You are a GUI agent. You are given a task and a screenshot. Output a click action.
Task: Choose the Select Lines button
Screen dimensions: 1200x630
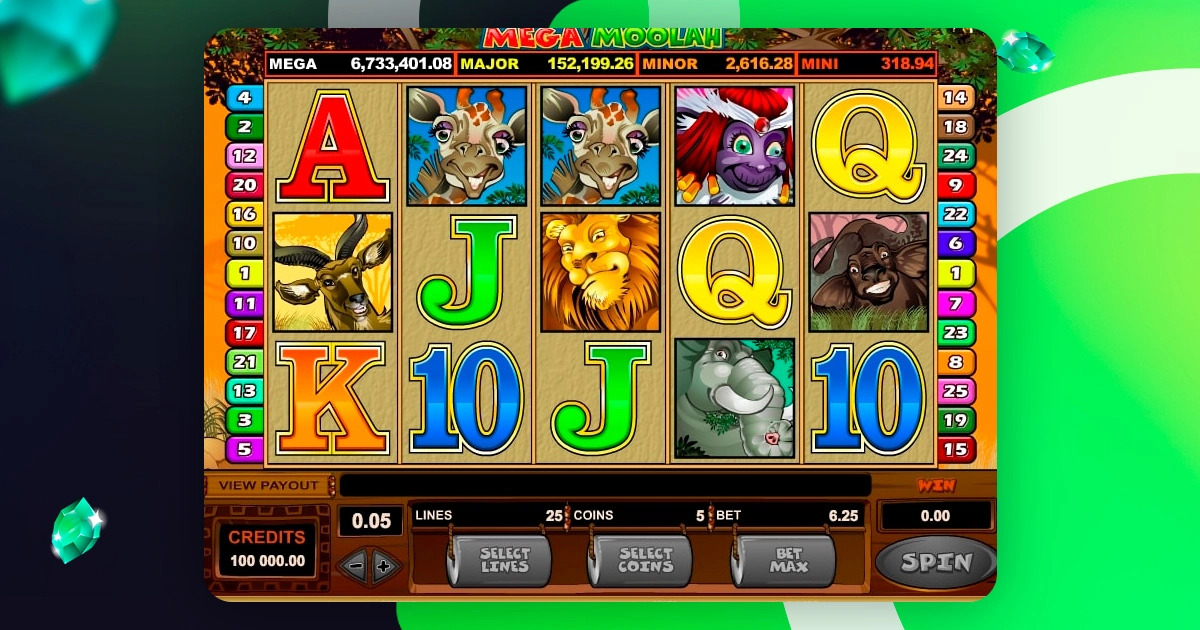(504, 560)
